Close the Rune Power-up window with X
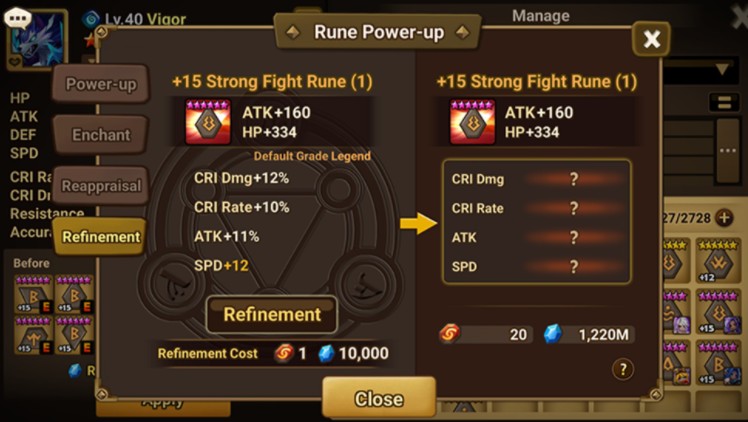This screenshot has width=748, height=422. pos(652,39)
